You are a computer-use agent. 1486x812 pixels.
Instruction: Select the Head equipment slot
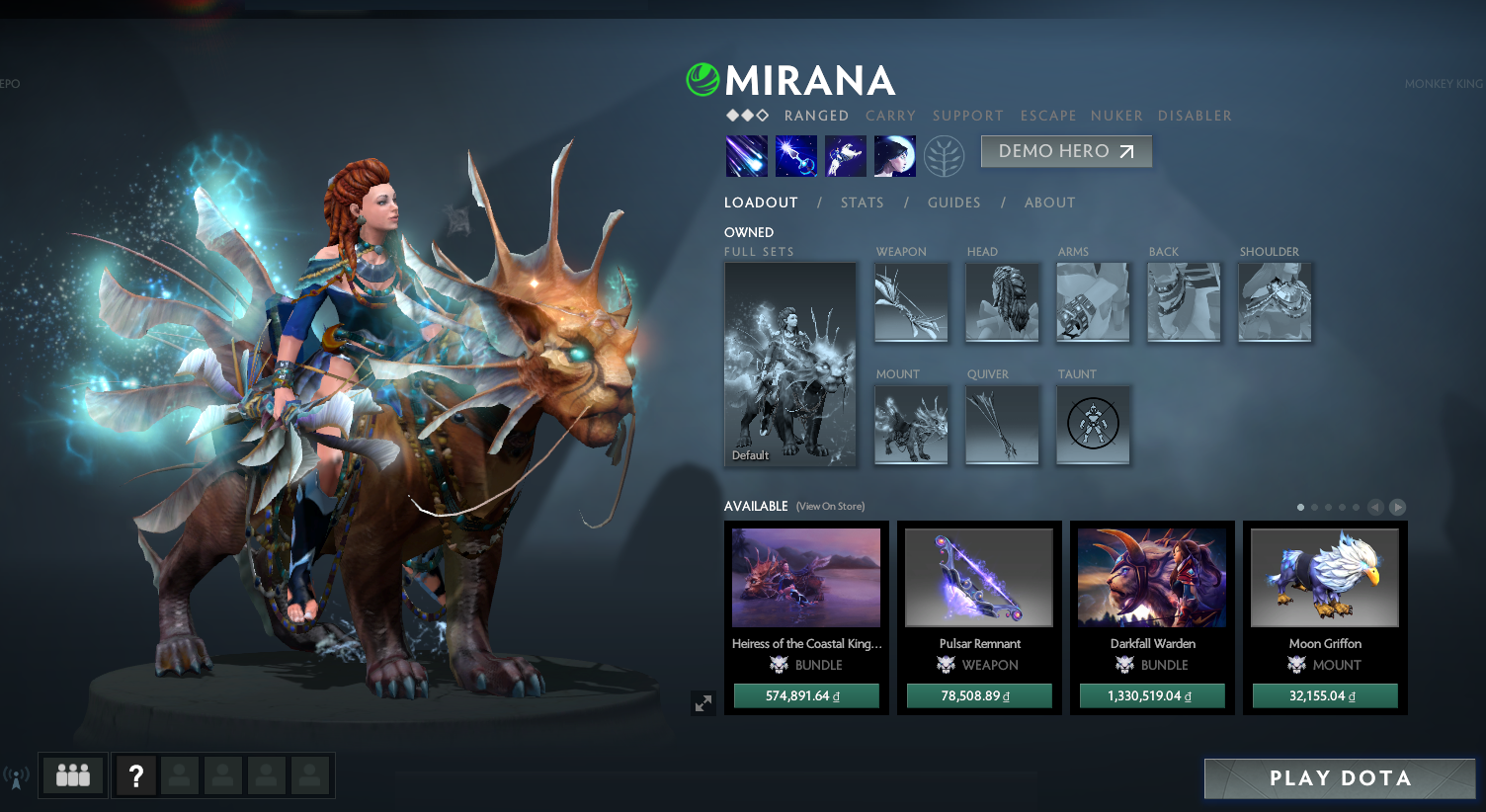(x=1002, y=302)
